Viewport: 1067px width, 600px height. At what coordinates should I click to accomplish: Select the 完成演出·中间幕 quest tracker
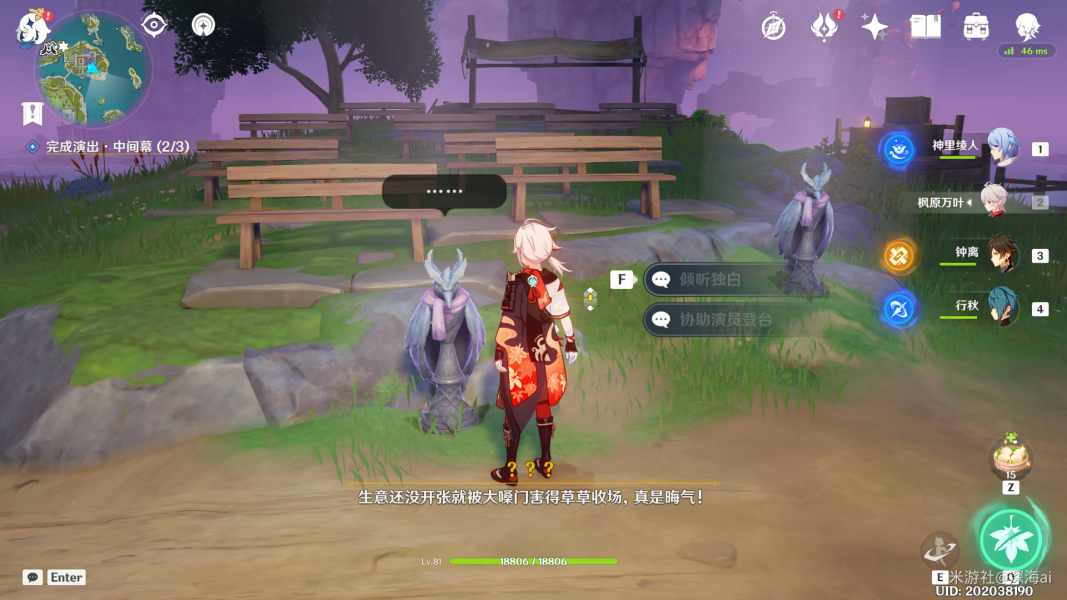[x=108, y=147]
